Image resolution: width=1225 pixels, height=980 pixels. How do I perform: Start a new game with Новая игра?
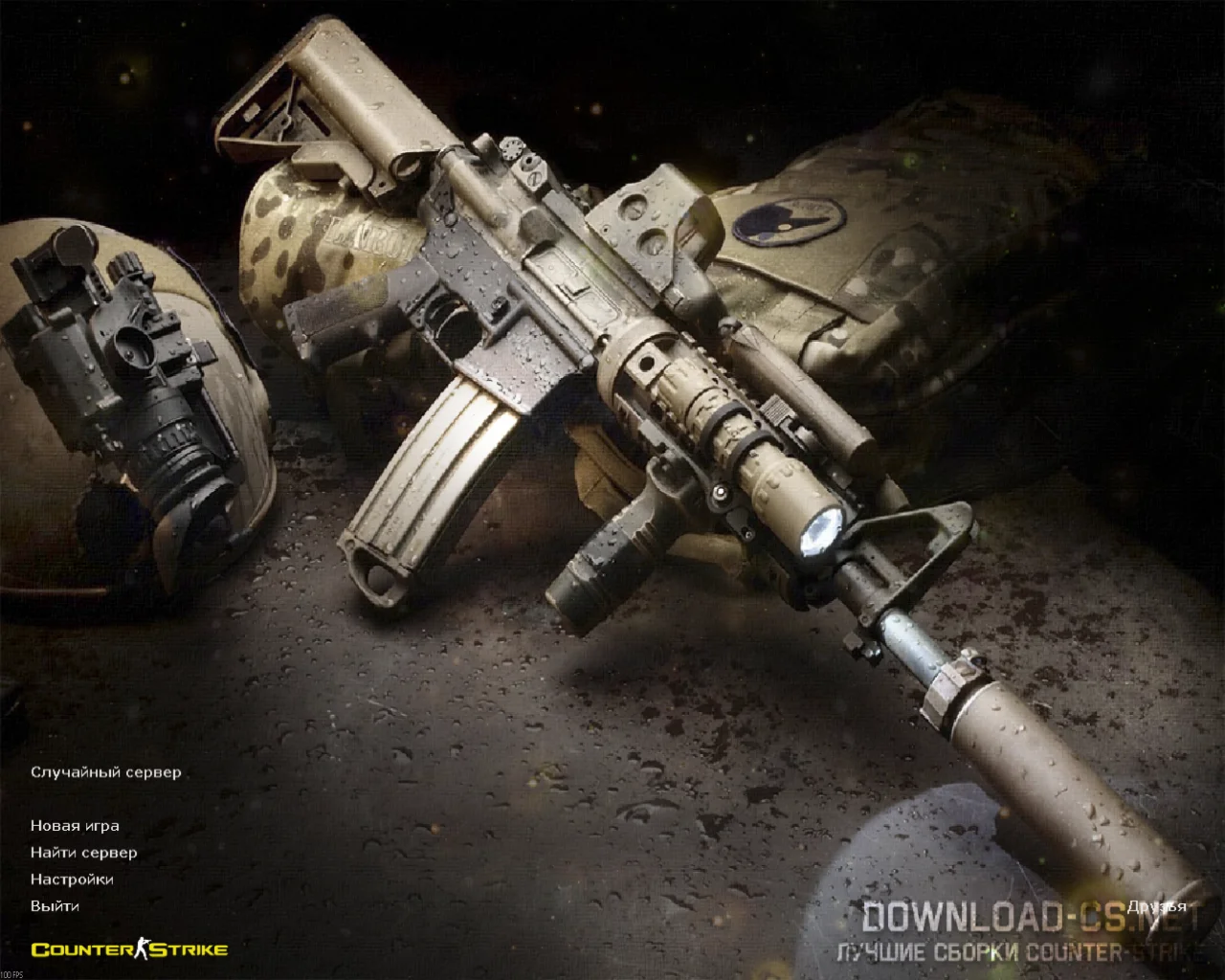(75, 826)
